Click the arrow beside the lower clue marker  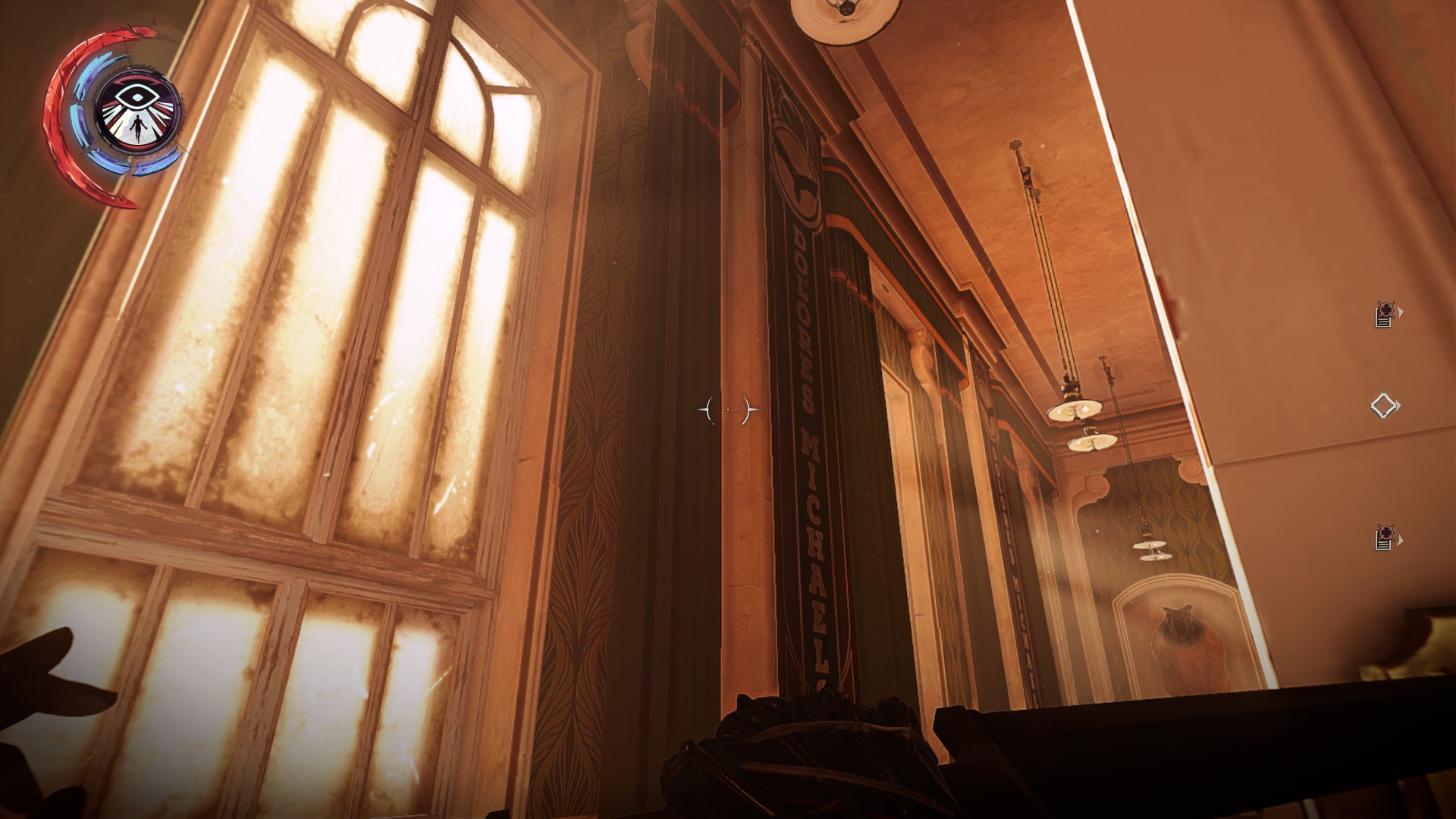click(x=1401, y=540)
